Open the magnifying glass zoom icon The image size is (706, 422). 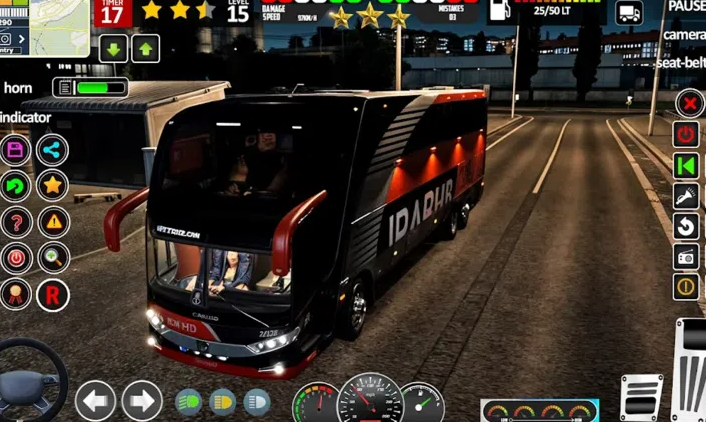click(x=52, y=257)
